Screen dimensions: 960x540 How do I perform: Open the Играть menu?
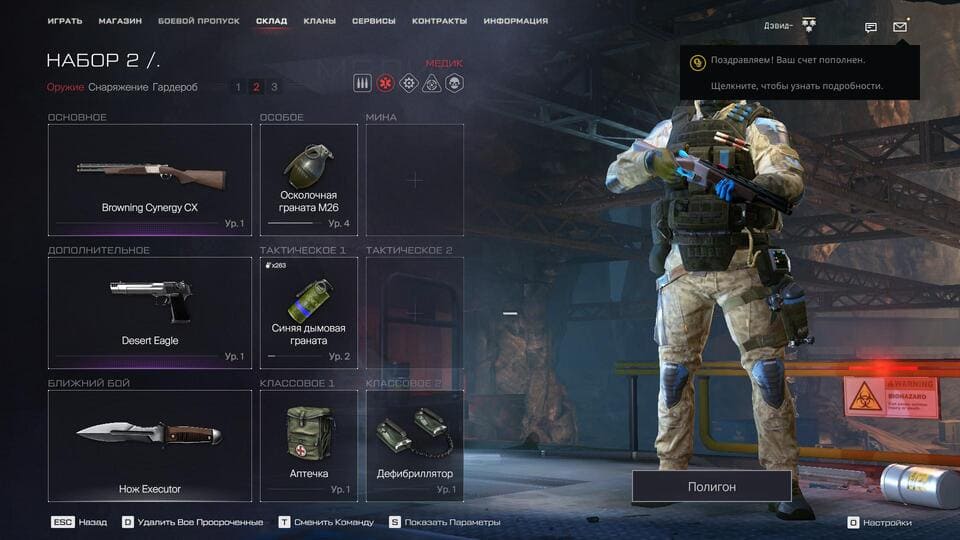coord(64,21)
